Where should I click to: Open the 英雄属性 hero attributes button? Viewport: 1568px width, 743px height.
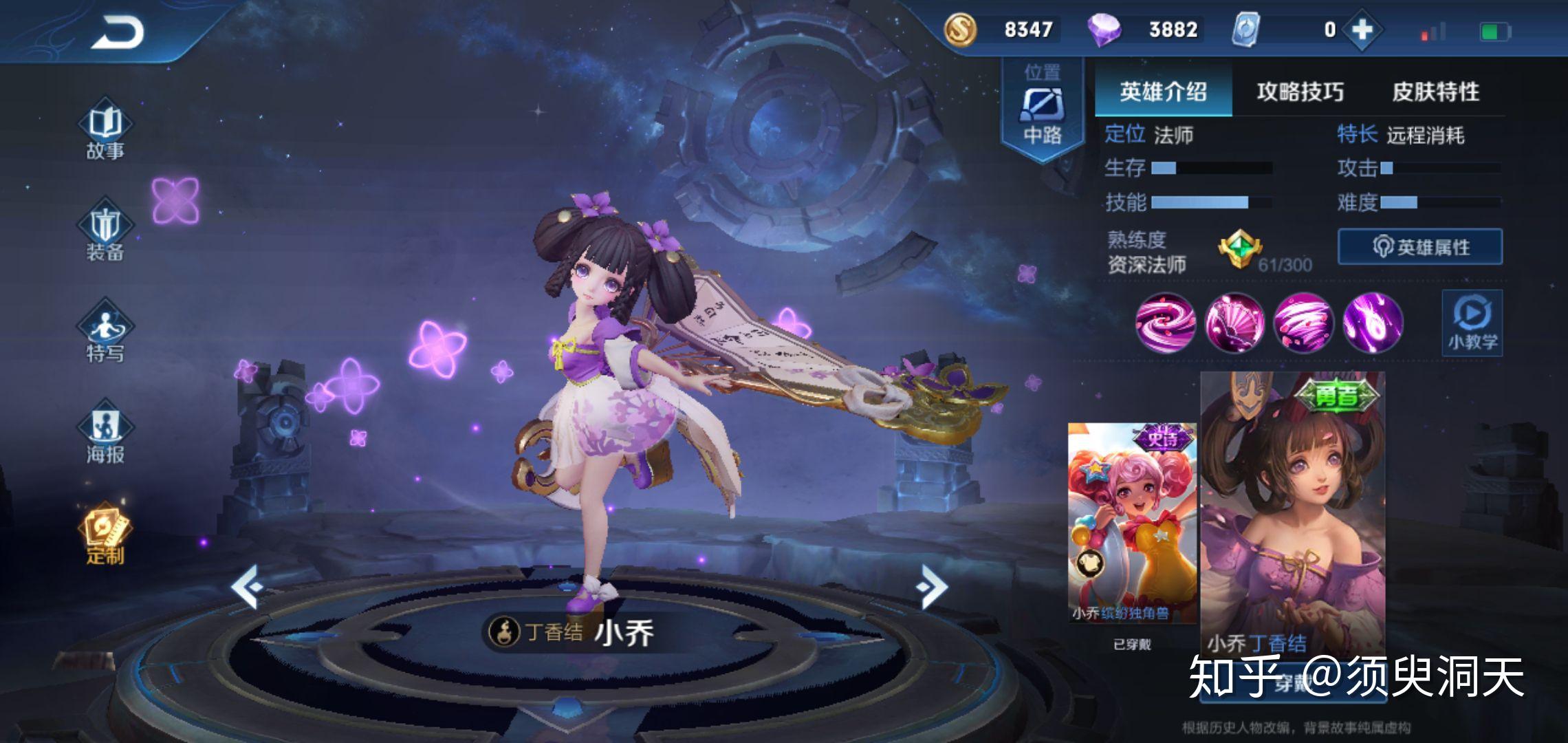click(1420, 247)
